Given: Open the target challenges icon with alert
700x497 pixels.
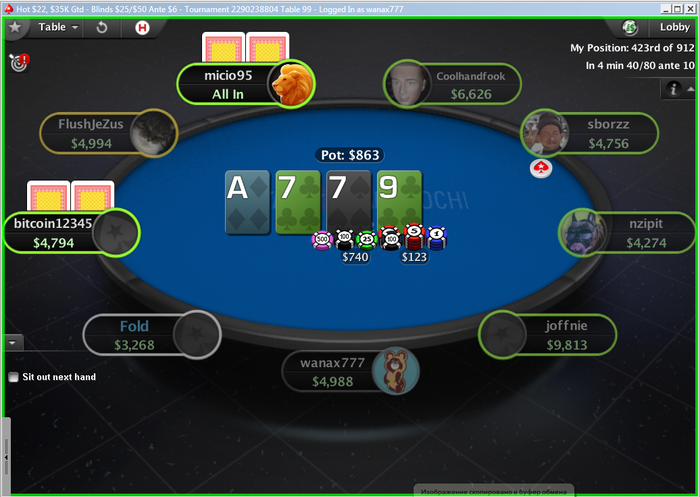Looking at the screenshot, I should click(x=18, y=62).
